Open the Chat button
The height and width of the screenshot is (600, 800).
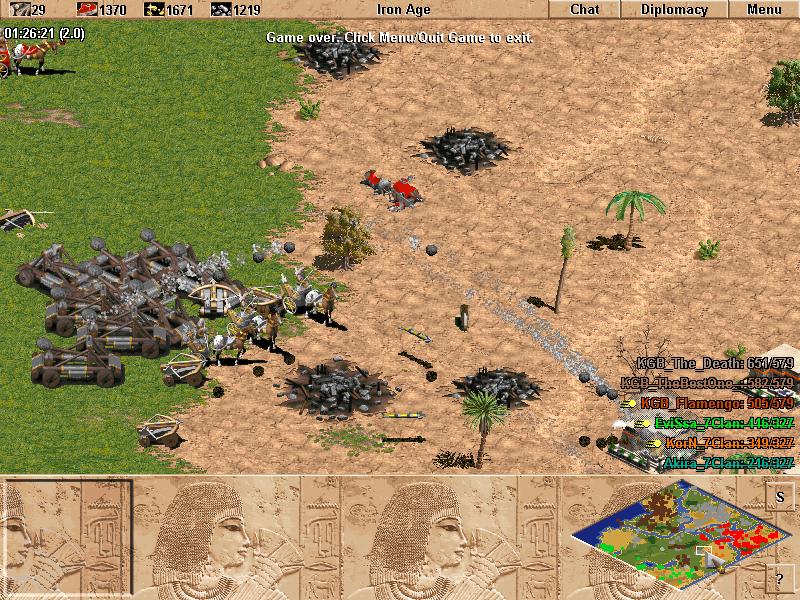tap(584, 10)
